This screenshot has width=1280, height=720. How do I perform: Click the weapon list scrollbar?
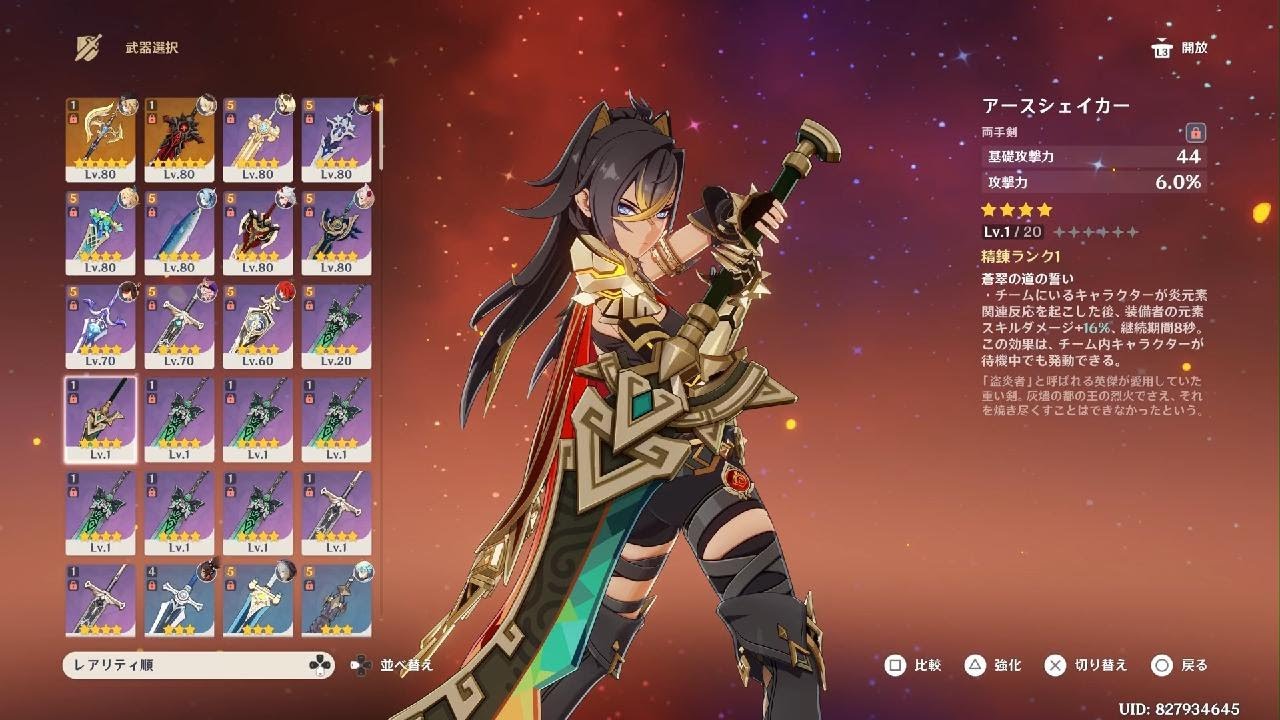(381, 135)
